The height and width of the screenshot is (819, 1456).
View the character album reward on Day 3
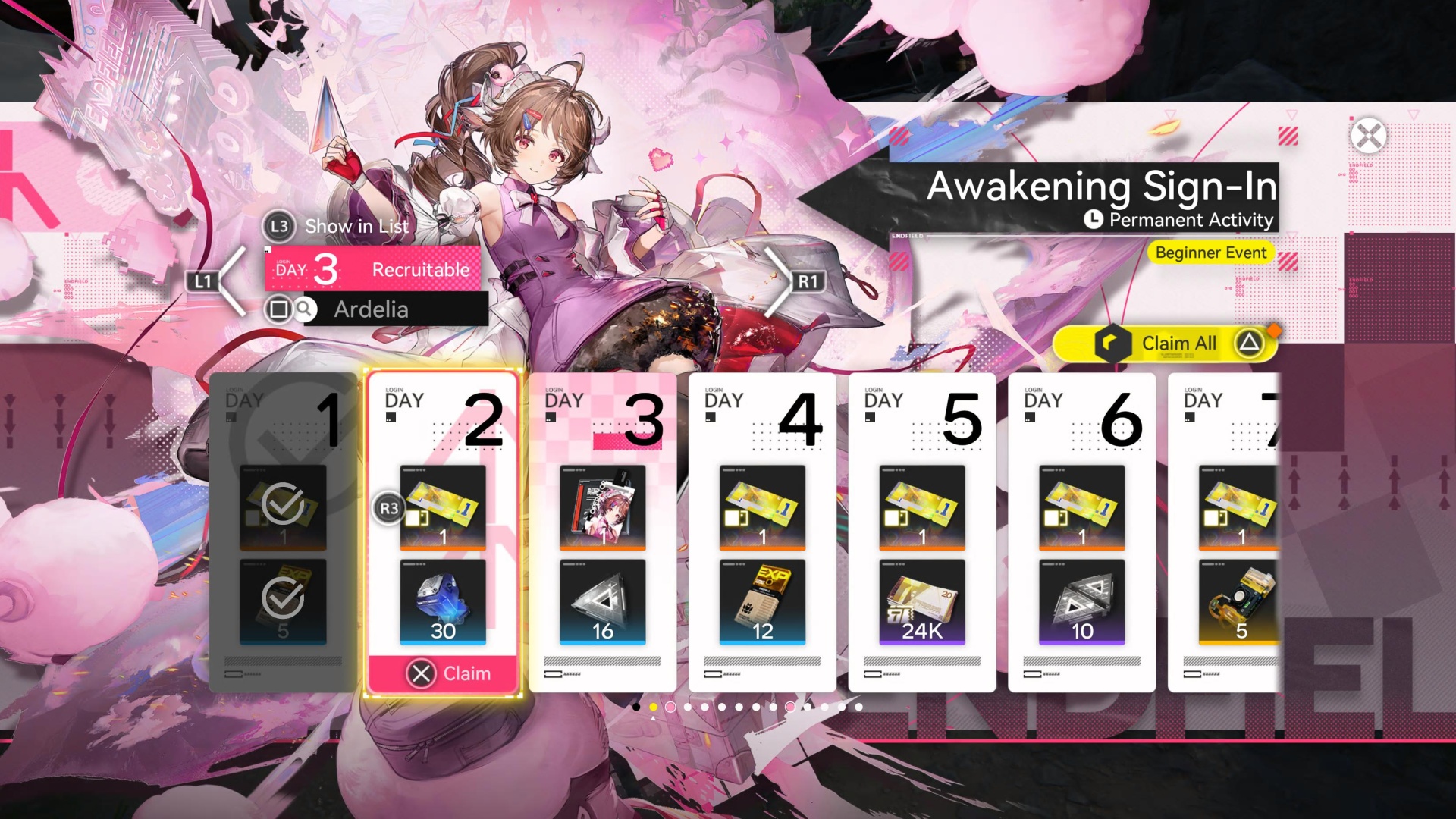click(x=603, y=510)
